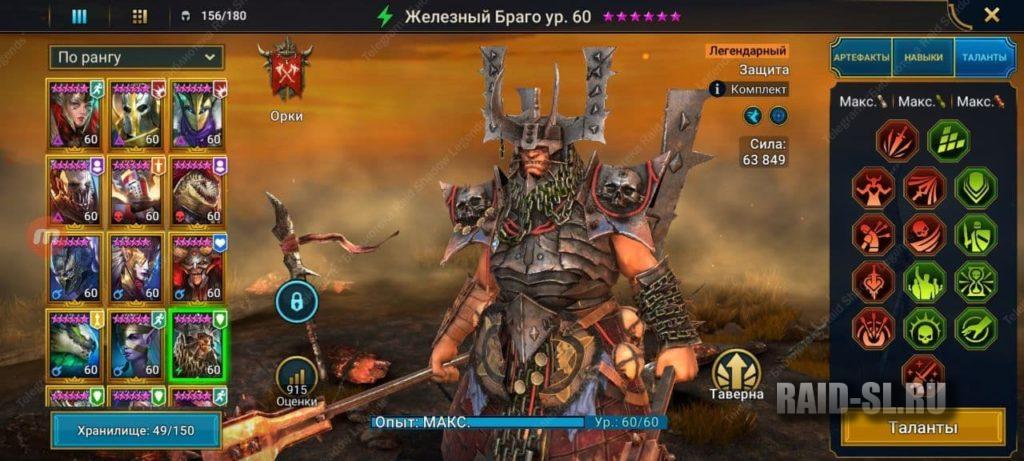Viewport: 1024px width, 461px height.
Task: Select the Таланты tab
Action: 985,57
